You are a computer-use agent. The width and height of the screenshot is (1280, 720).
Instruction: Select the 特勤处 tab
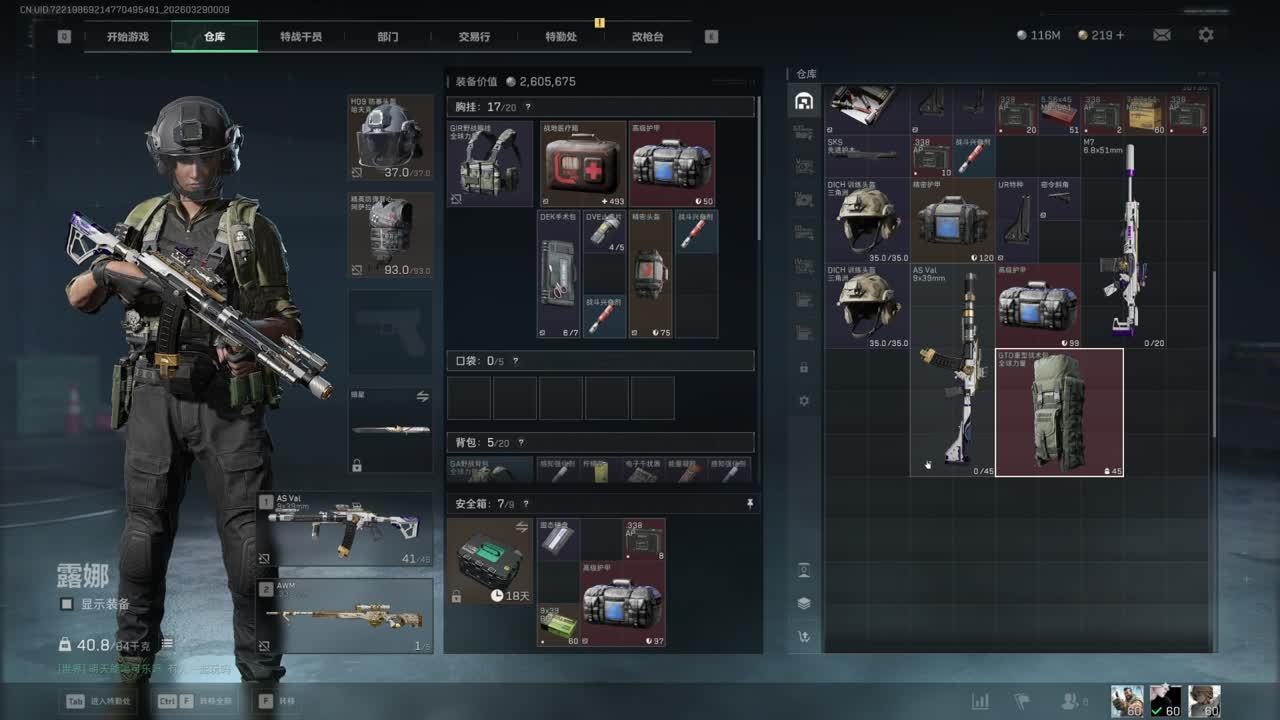(x=561, y=37)
